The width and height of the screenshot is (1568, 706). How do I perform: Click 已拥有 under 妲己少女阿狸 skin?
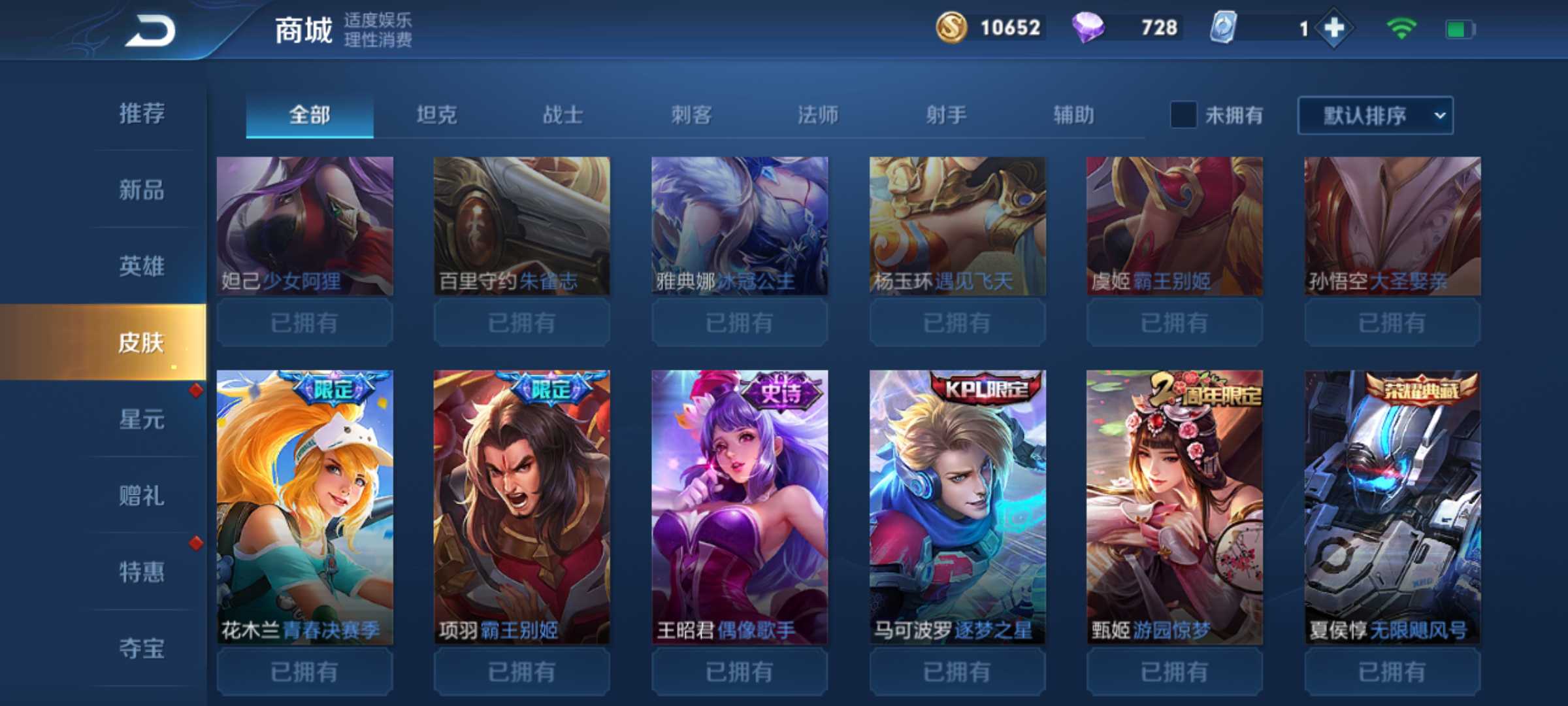point(304,323)
